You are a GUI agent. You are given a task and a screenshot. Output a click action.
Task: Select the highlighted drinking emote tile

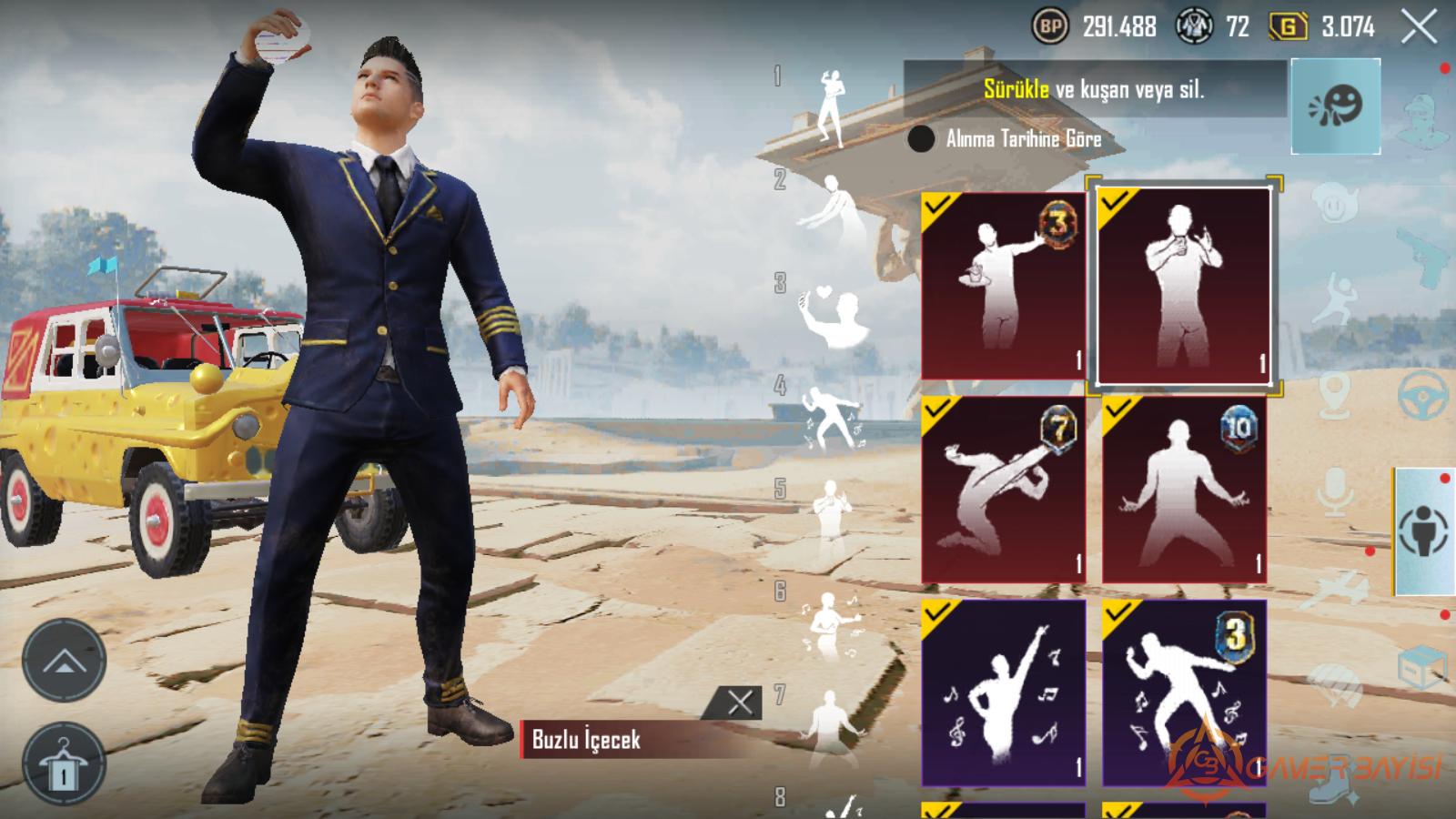[x=1184, y=286]
